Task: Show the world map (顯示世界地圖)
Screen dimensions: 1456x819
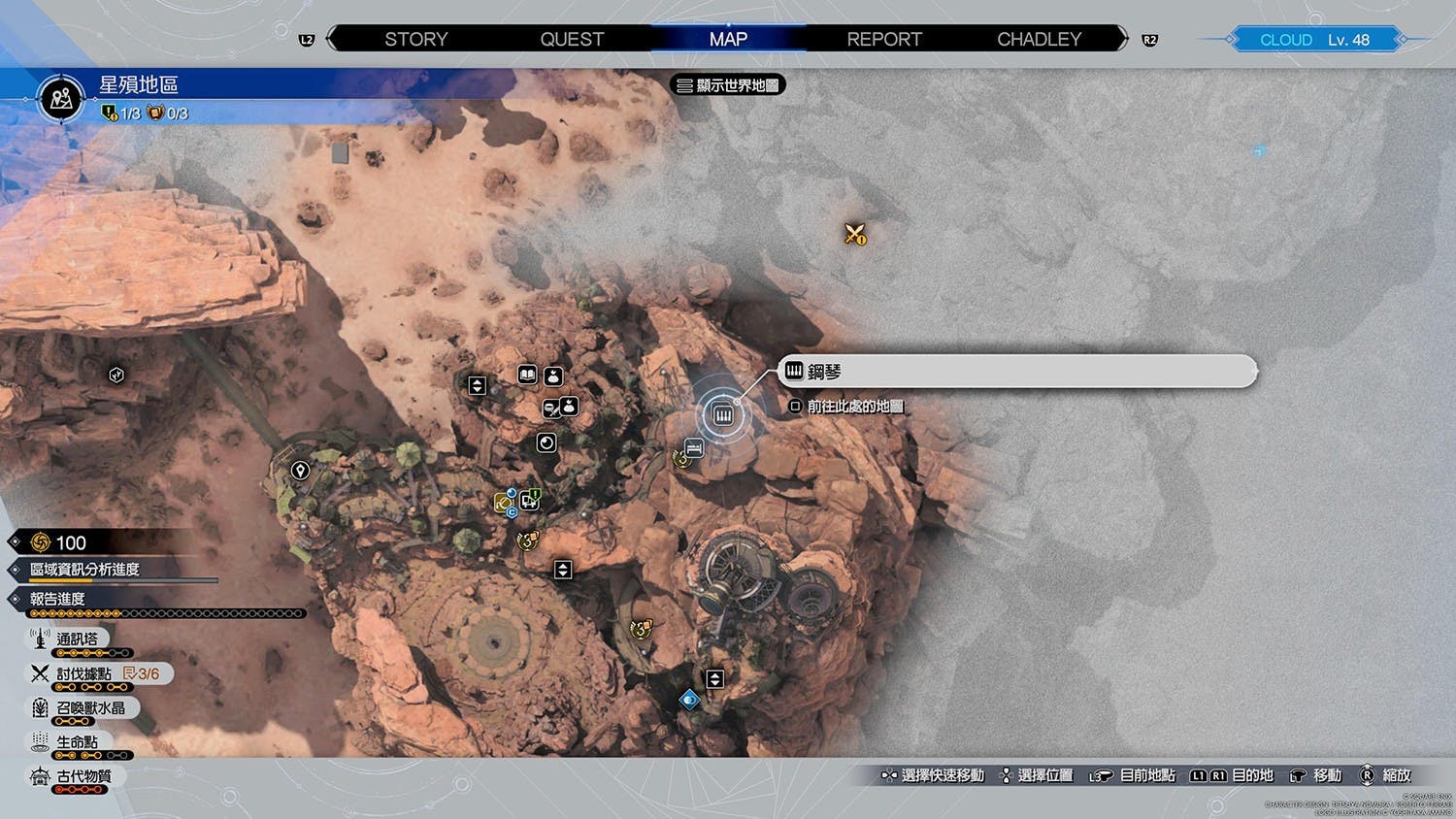Action: (x=728, y=85)
